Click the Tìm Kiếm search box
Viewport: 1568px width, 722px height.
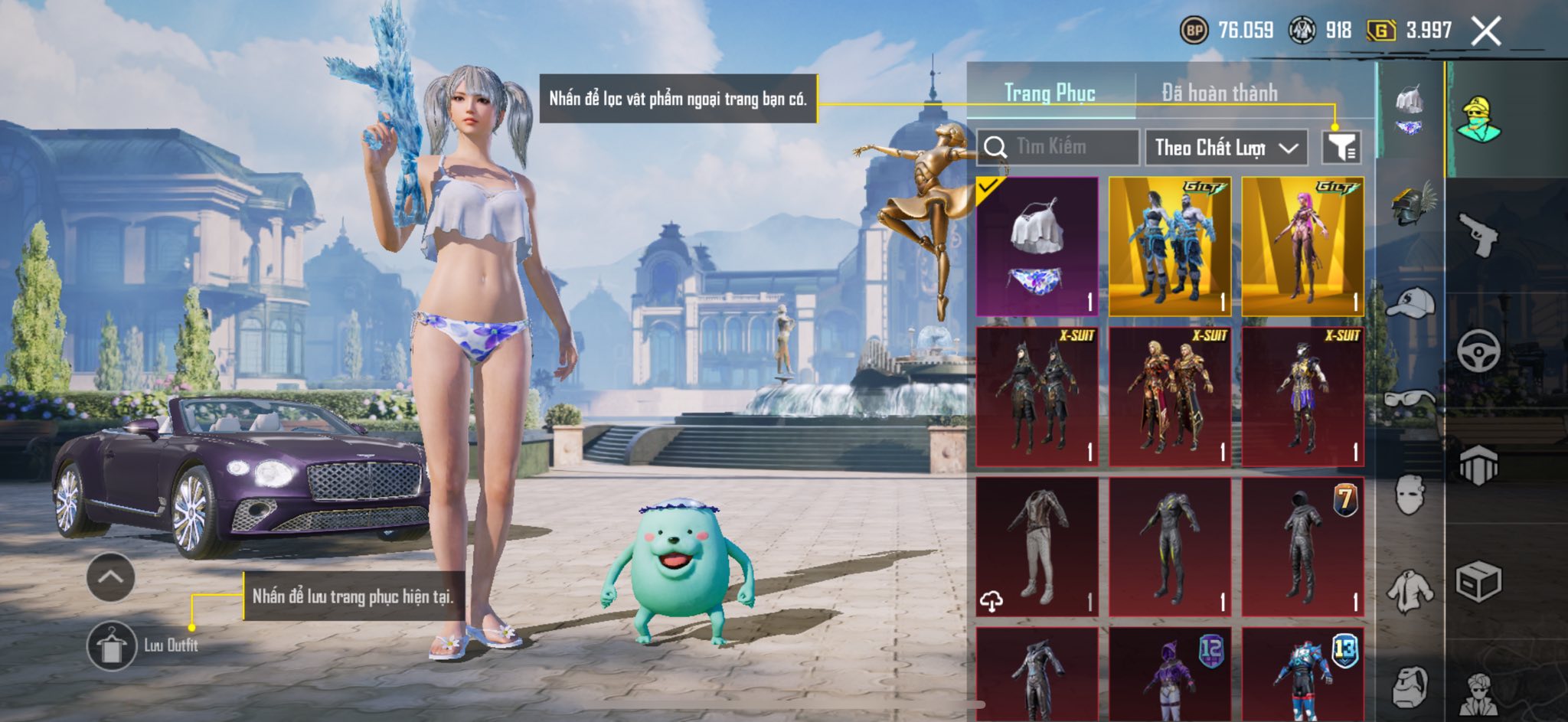click(1059, 147)
